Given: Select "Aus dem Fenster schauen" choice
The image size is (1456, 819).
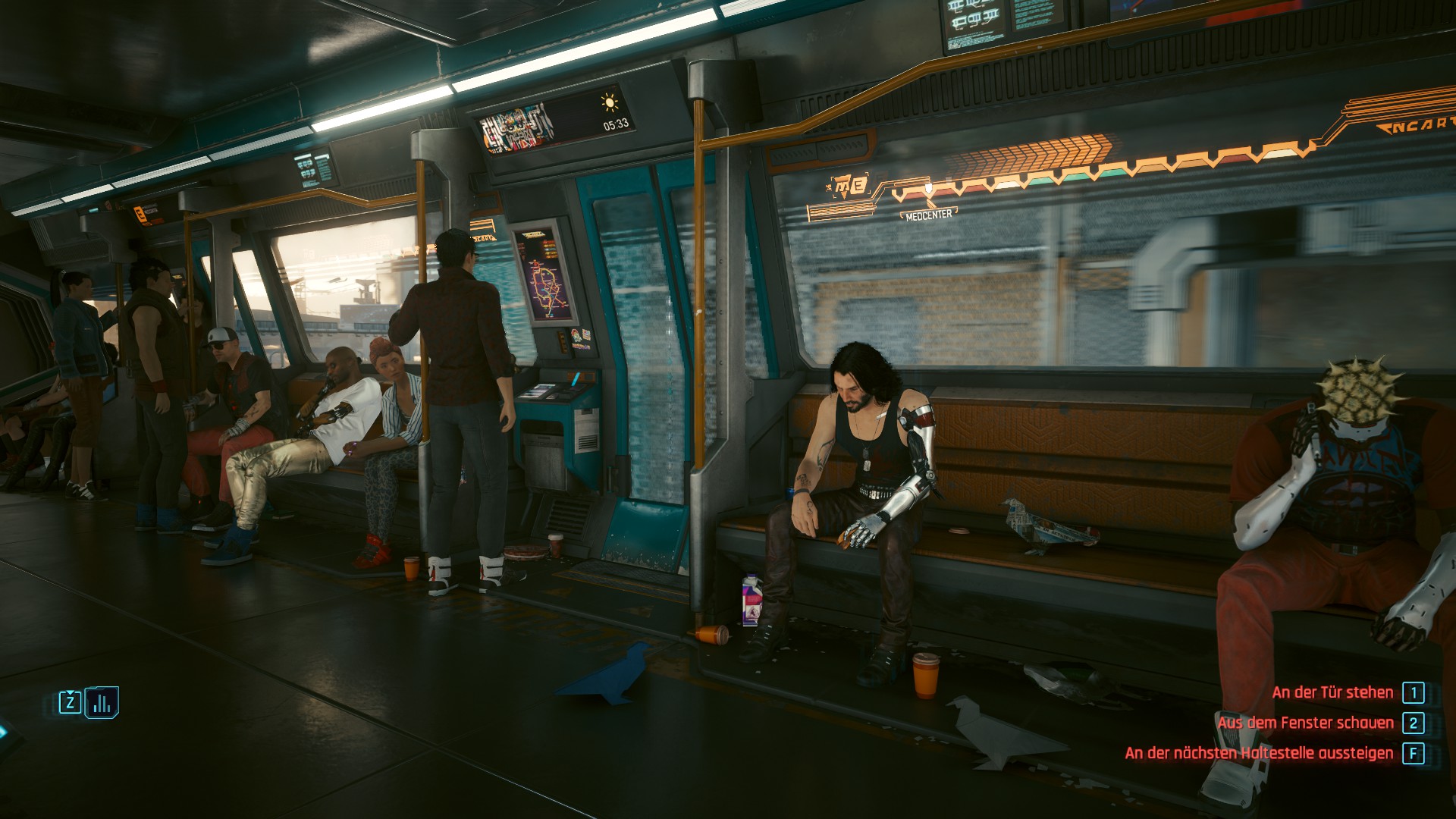Looking at the screenshot, I should pyautogui.click(x=1305, y=723).
